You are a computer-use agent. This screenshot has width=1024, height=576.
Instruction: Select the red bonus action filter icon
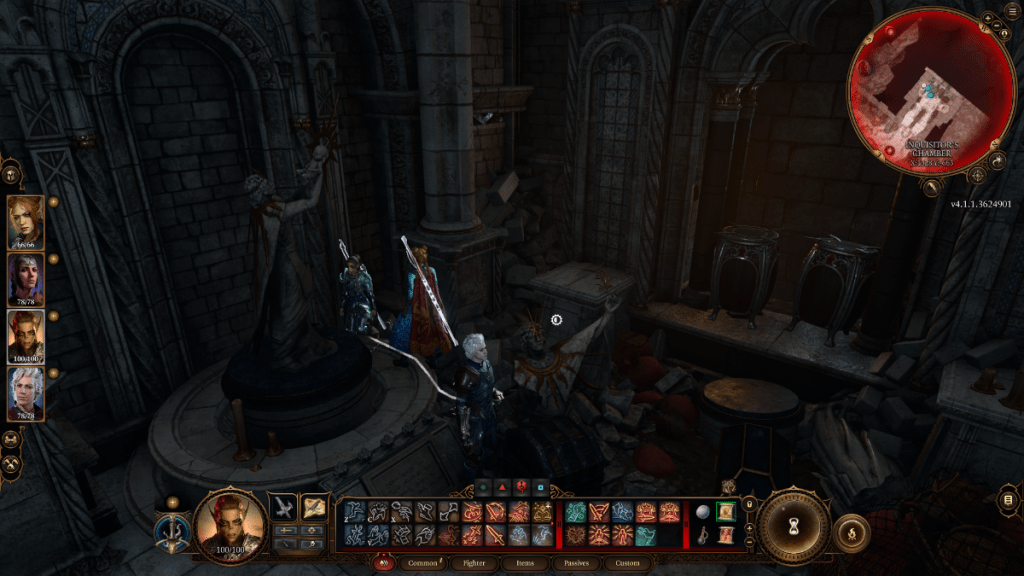coord(502,488)
